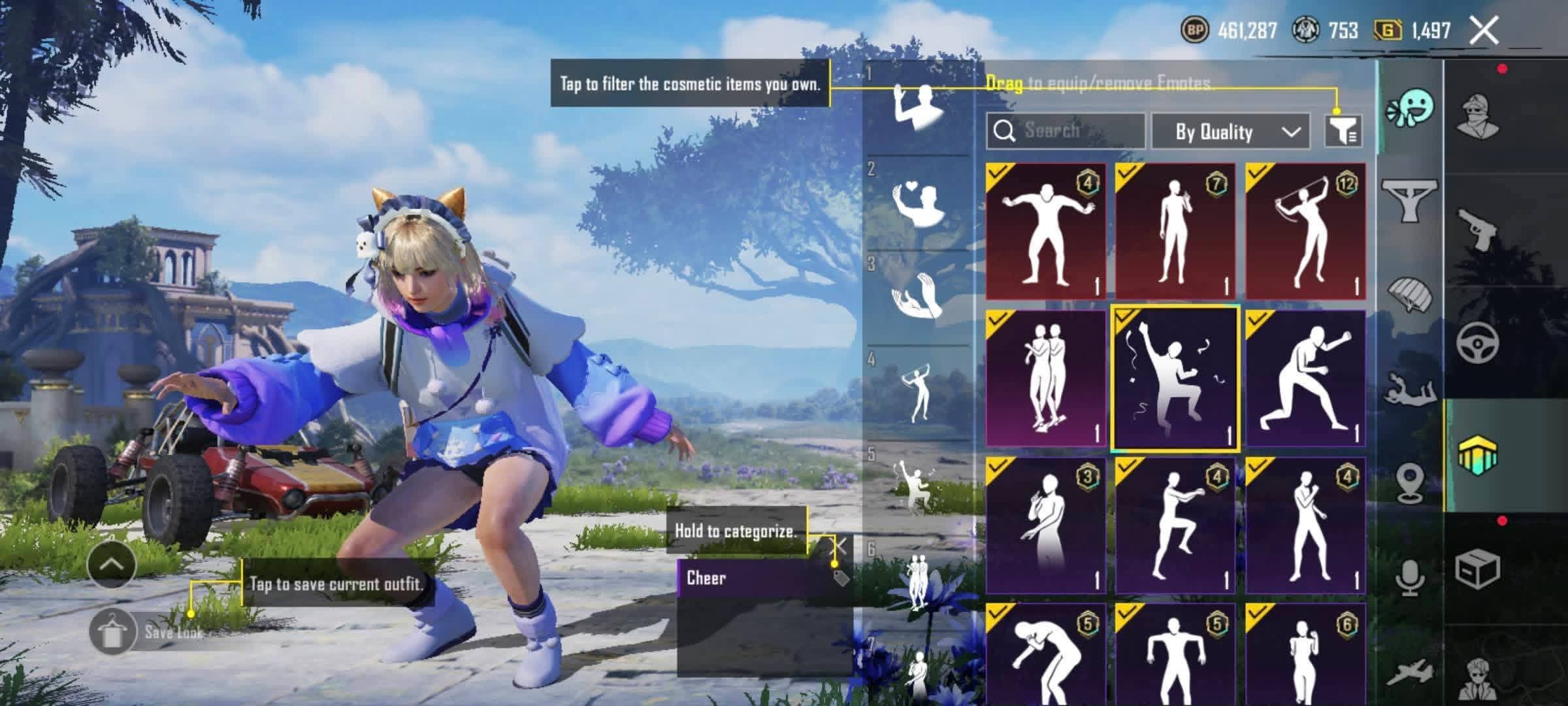Select the highlighted cheering emote with confetti
The image size is (1568, 706).
point(1175,378)
